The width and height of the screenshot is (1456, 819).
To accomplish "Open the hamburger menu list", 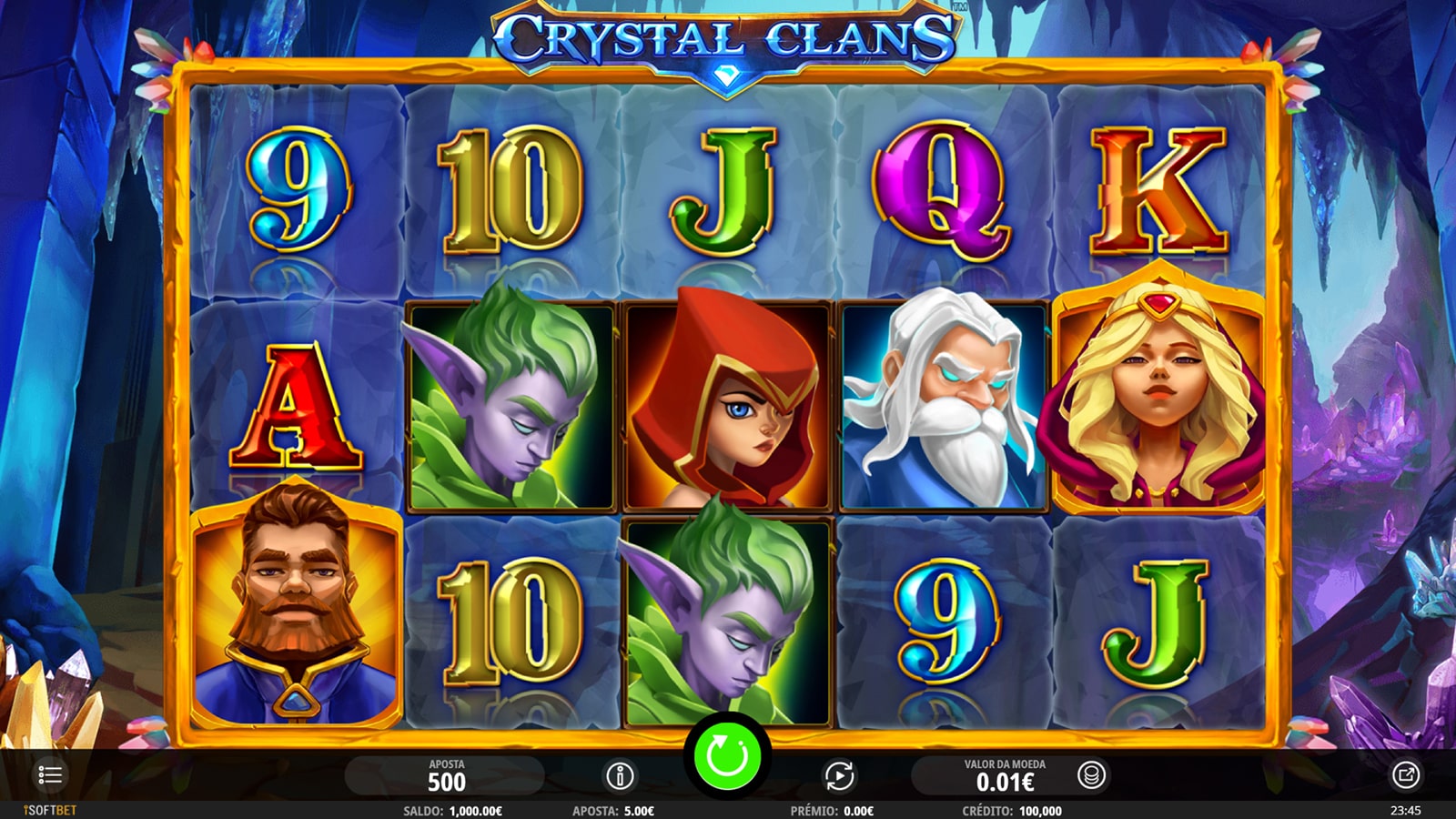I will coord(50,775).
